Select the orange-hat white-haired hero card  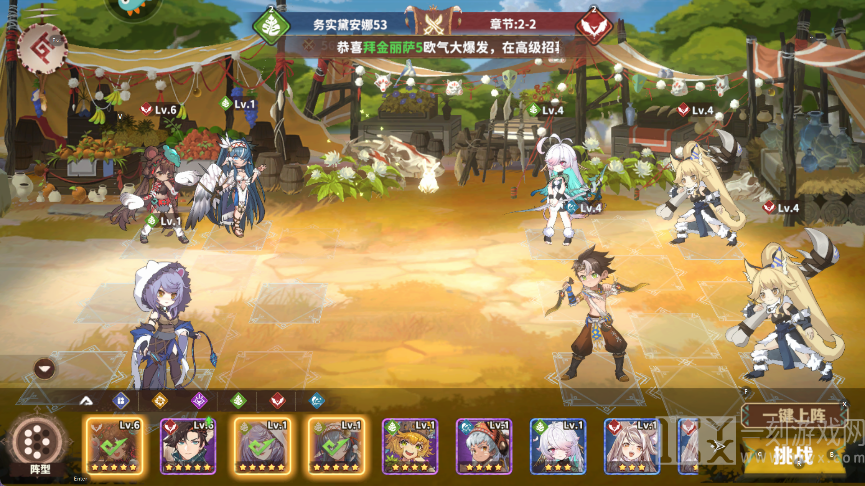(x=484, y=445)
